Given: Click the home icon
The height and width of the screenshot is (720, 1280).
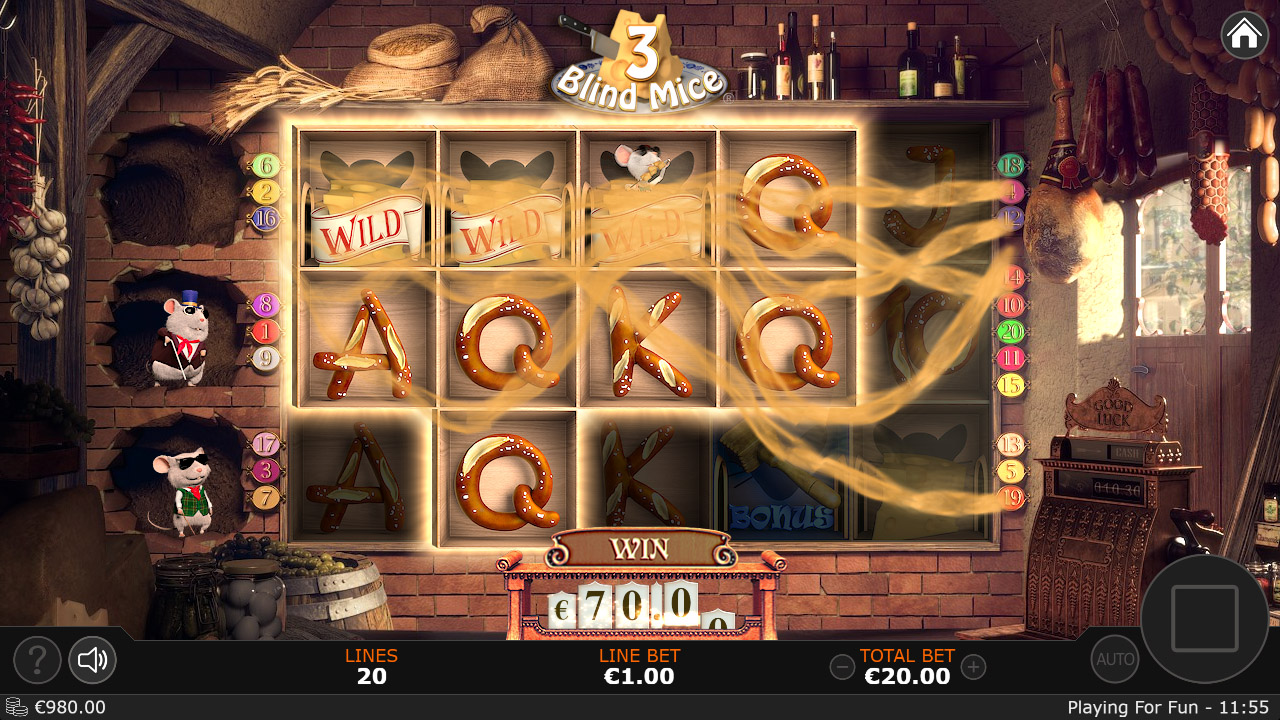Looking at the screenshot, I should (1243, 35).
